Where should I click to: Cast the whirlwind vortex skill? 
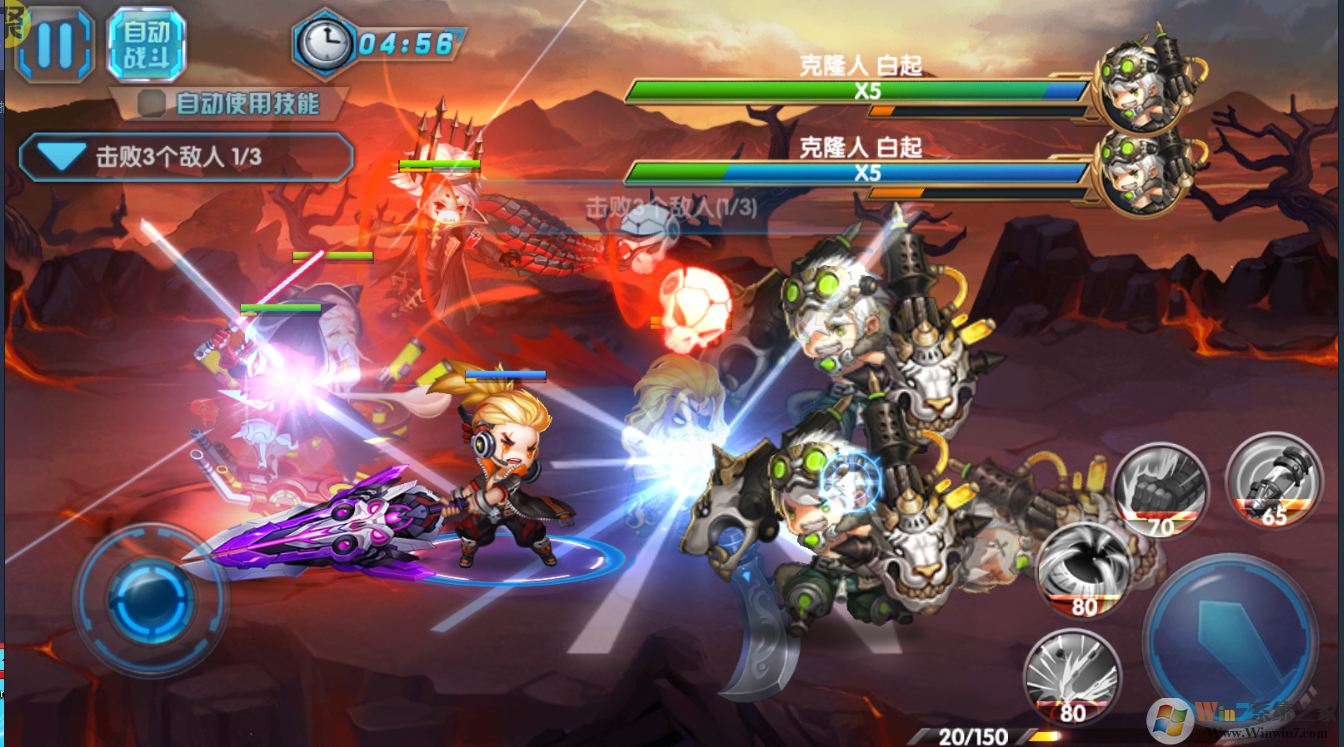click(x=1083, y=568)
